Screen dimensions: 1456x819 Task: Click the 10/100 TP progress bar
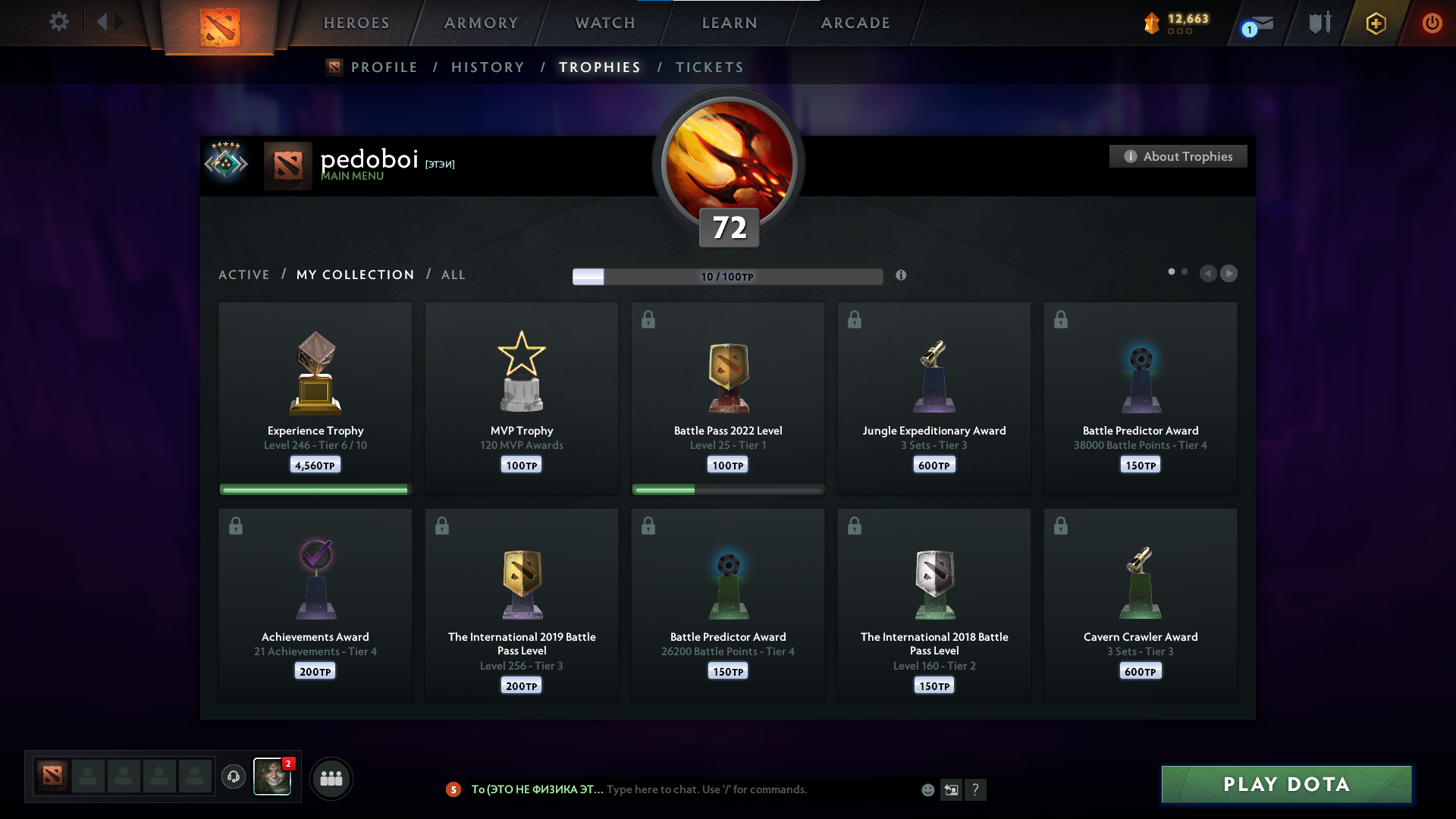[x=727, y=276]
